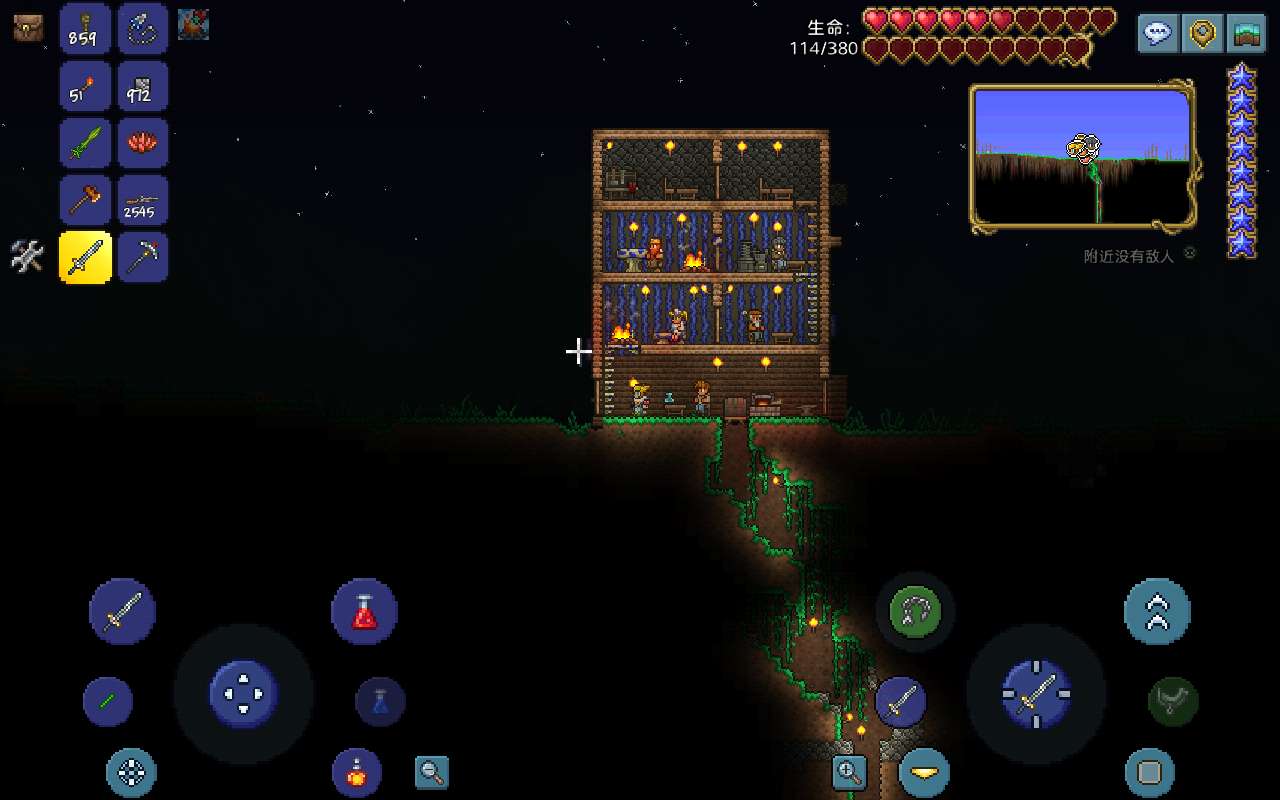Select the gun slot with 2545 ammo
Image resolution: width=1280 pixels, height=800 pixels.
pos(143,200)
